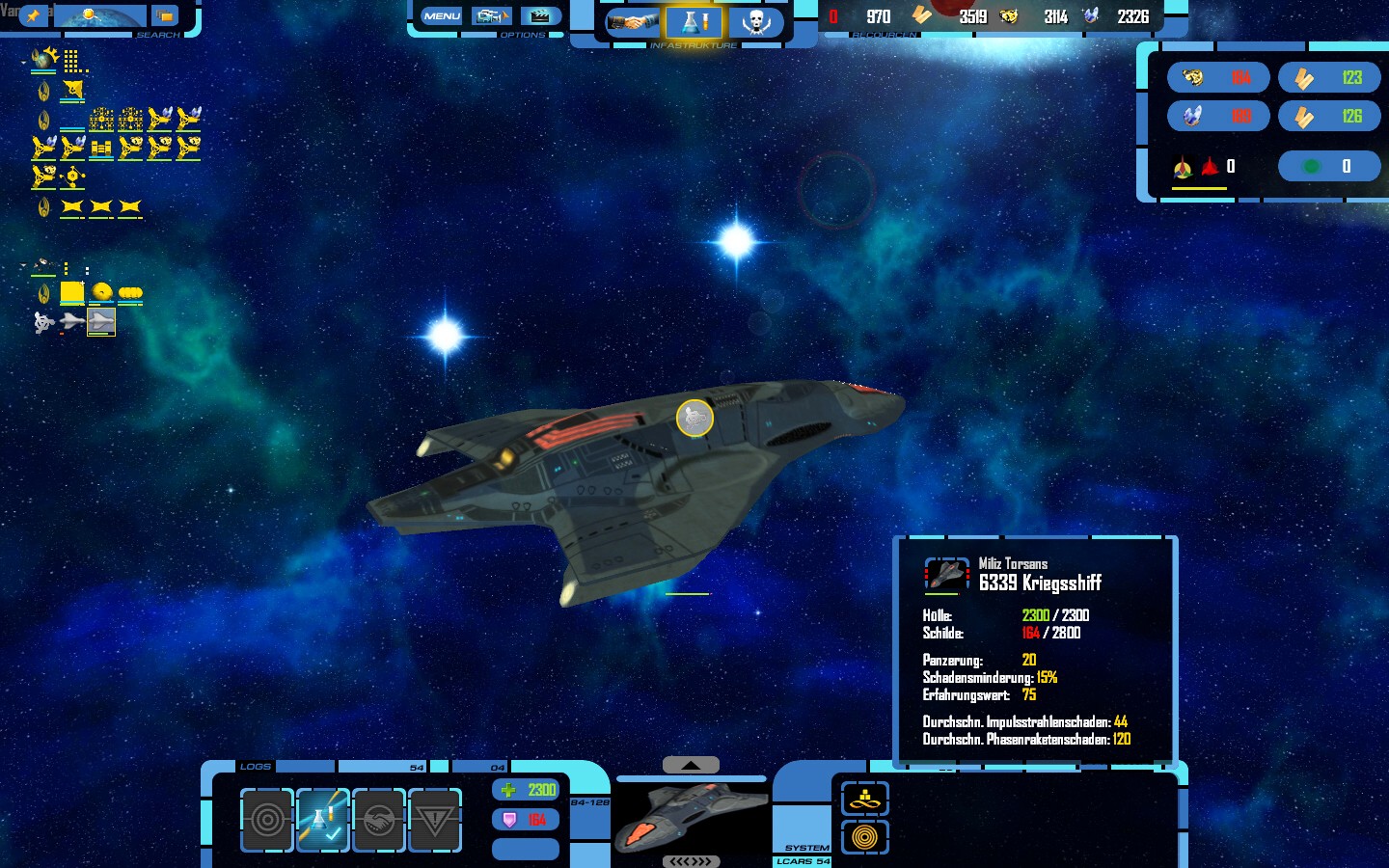The width and height of the screenshot is (1389, 868).
Task: Click the pin button in search panel
Action: (x=34, y=15)
